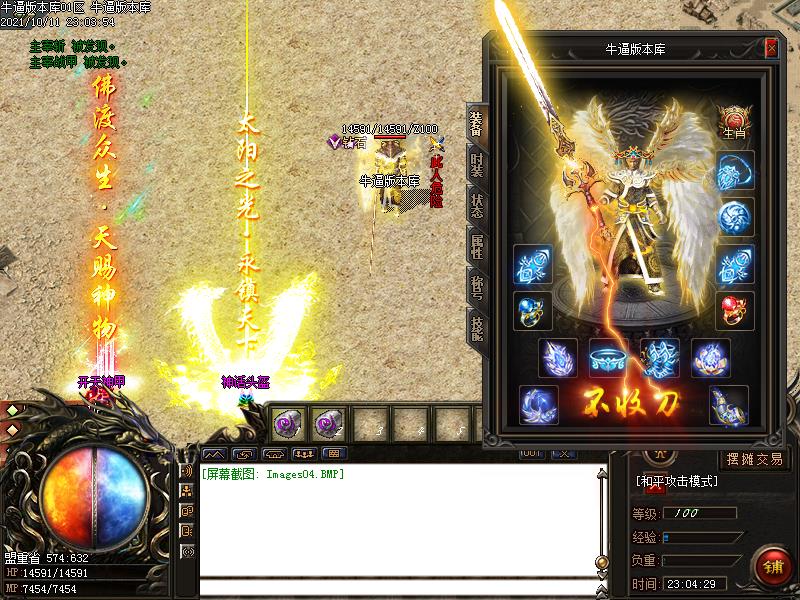
Task: Switch to the 状态 status tab
Action: coord(476,205)
